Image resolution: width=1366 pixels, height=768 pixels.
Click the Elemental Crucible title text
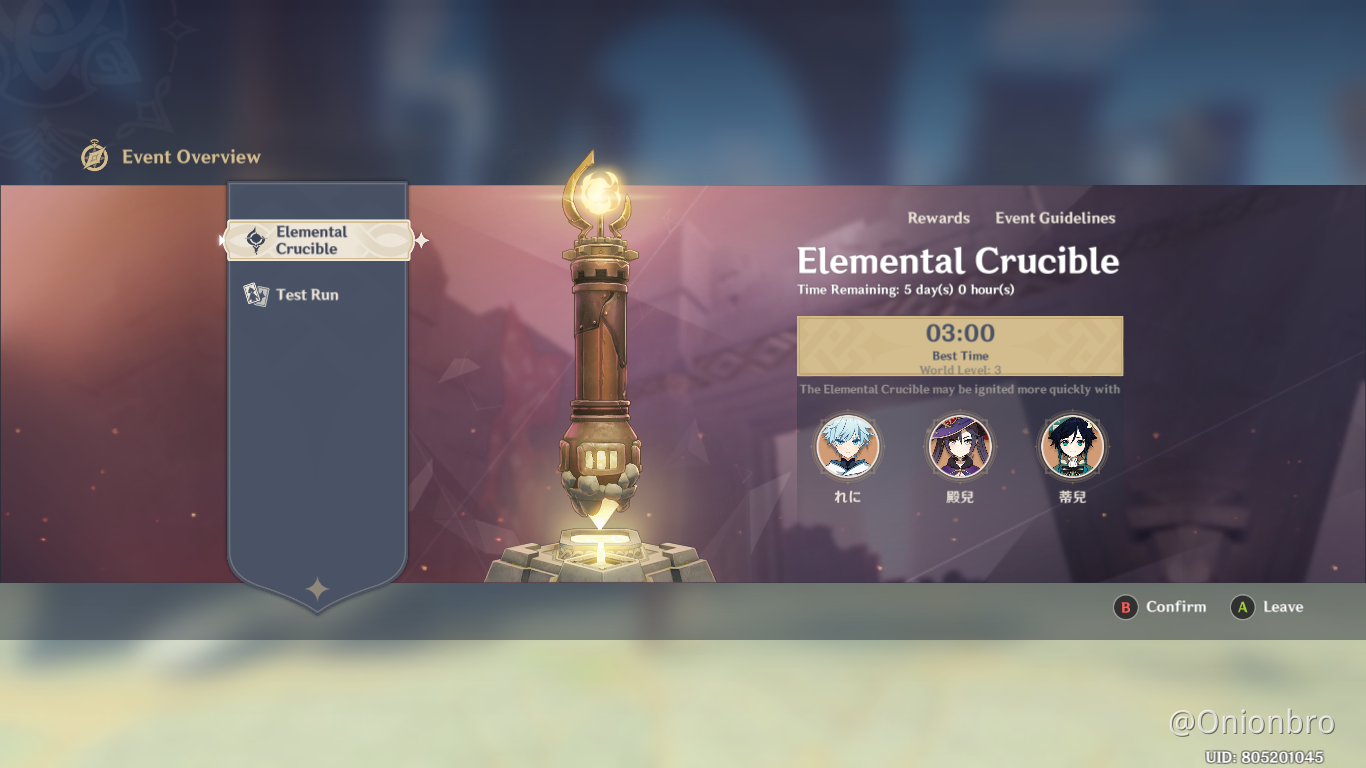pyautogui.click(x=959, y=261)
